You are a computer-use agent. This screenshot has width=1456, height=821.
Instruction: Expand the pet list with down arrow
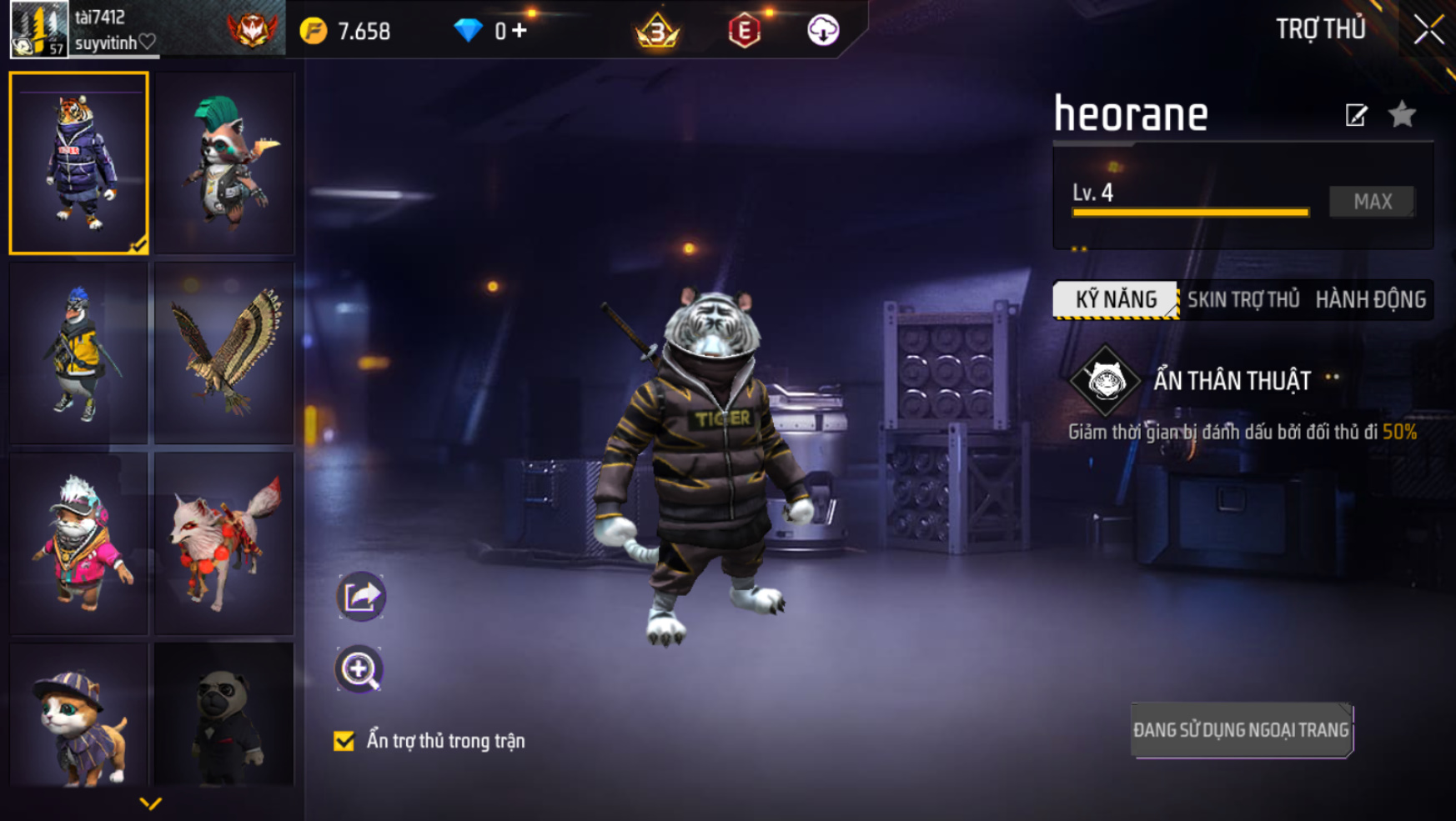150,803
